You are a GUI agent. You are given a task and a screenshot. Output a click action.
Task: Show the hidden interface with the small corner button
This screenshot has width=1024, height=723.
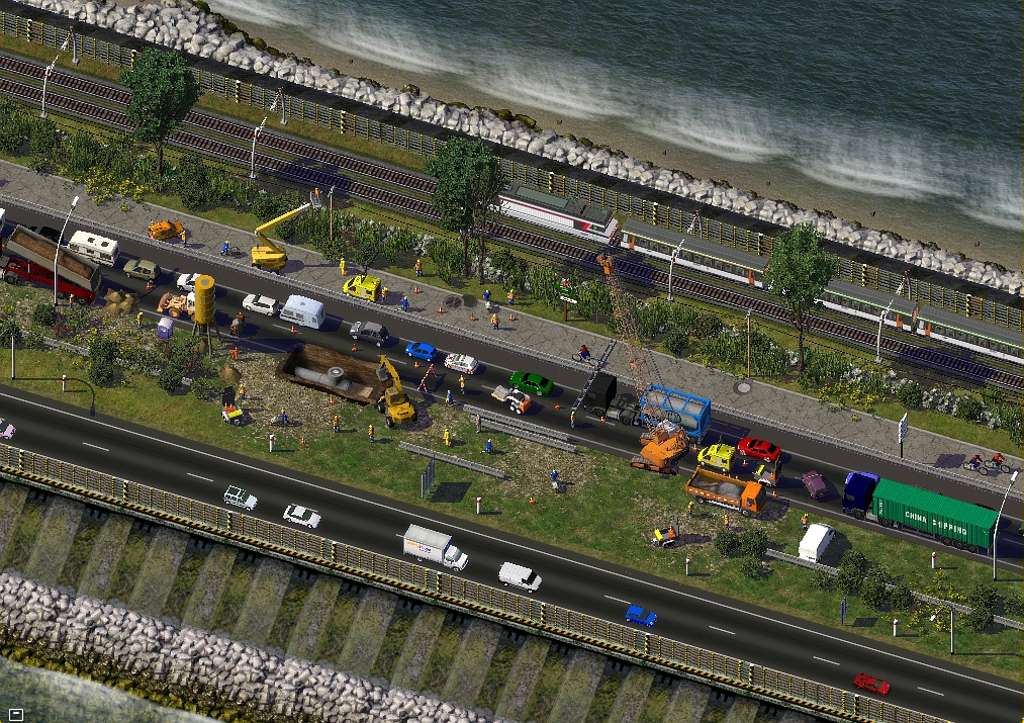tap(14, 714)
